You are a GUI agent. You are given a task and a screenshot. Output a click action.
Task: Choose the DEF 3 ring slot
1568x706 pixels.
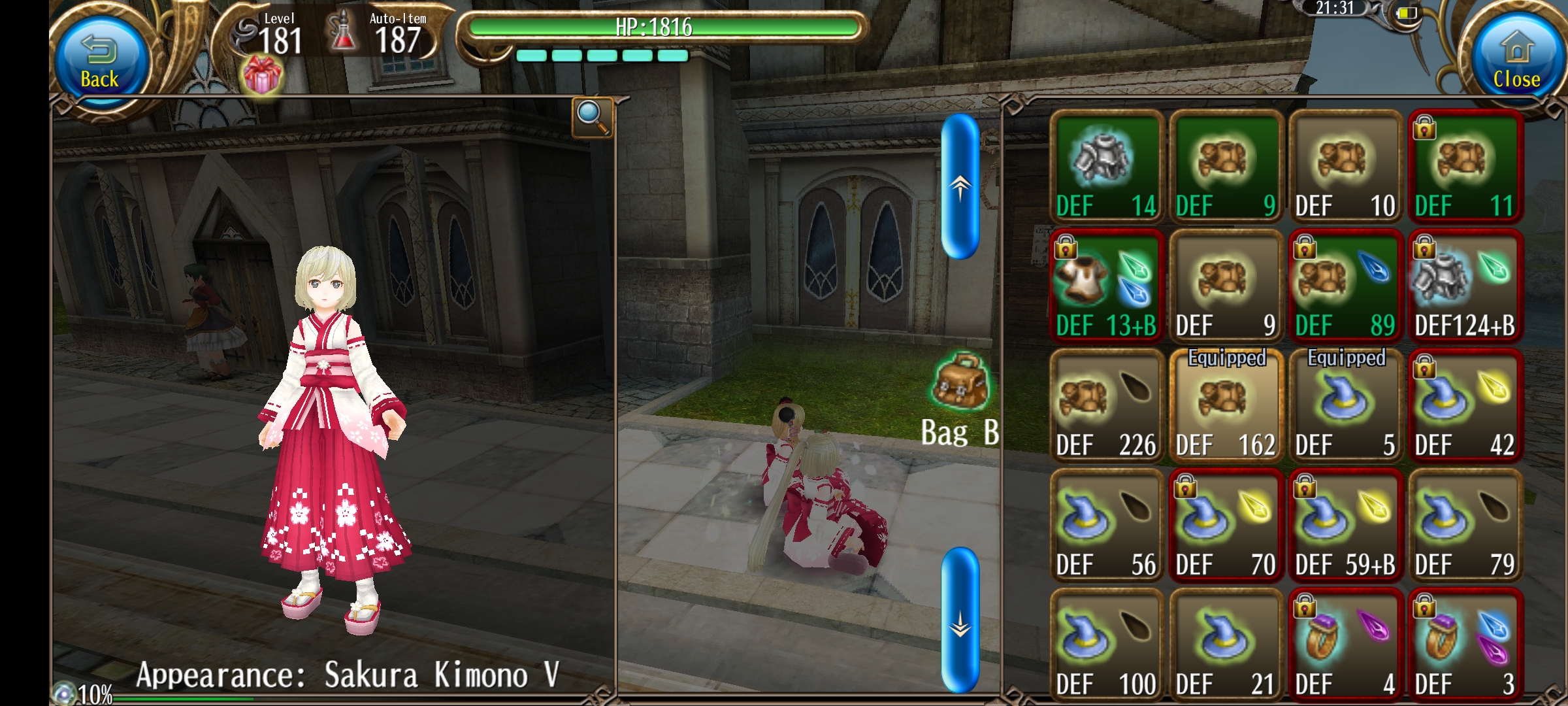pyautogui.click(x=1465, y=645)
